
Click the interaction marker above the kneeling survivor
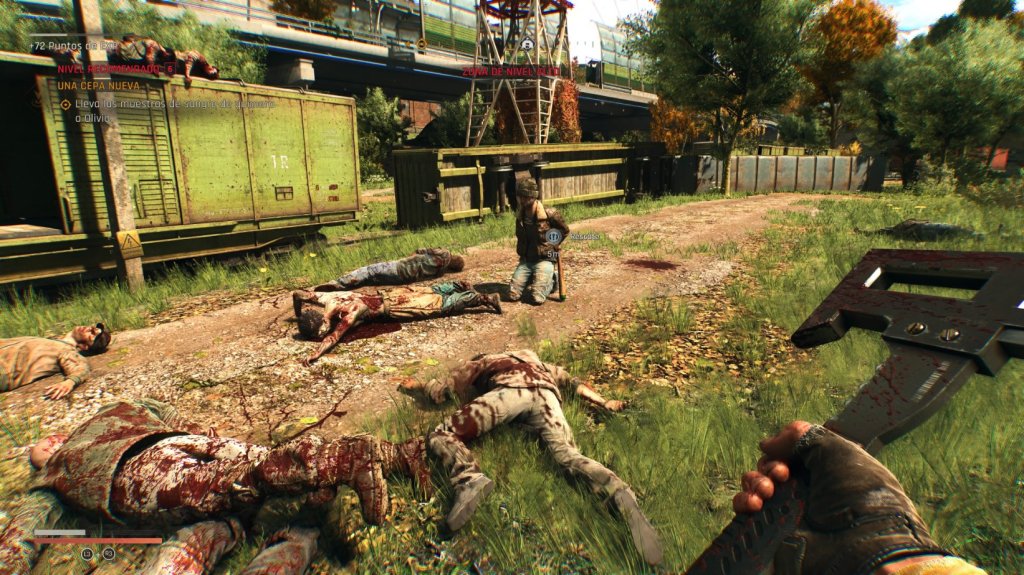click(x=552, y=236)
